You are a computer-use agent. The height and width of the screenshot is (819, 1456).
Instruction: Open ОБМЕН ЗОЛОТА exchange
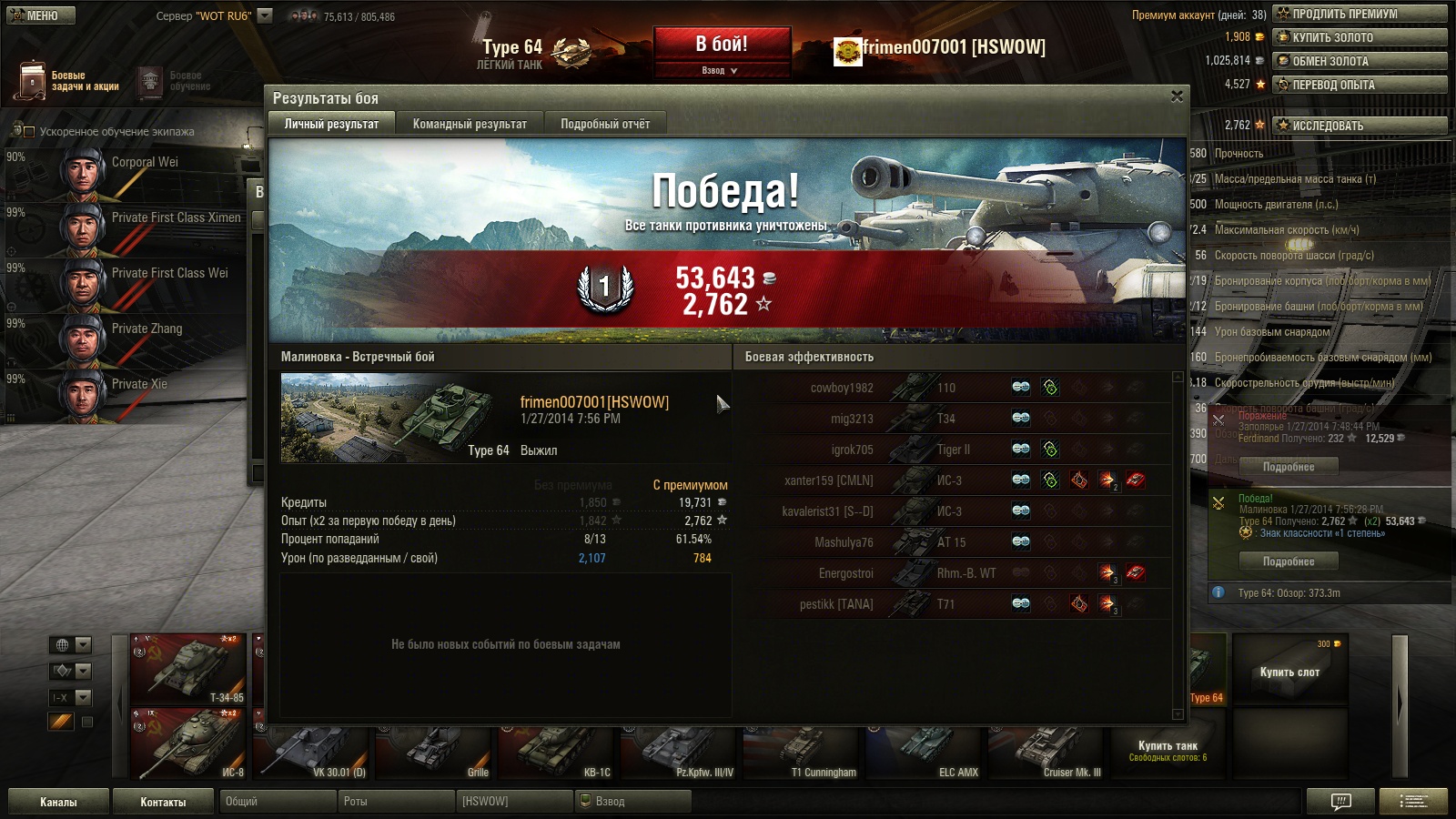click(1360, 61)
